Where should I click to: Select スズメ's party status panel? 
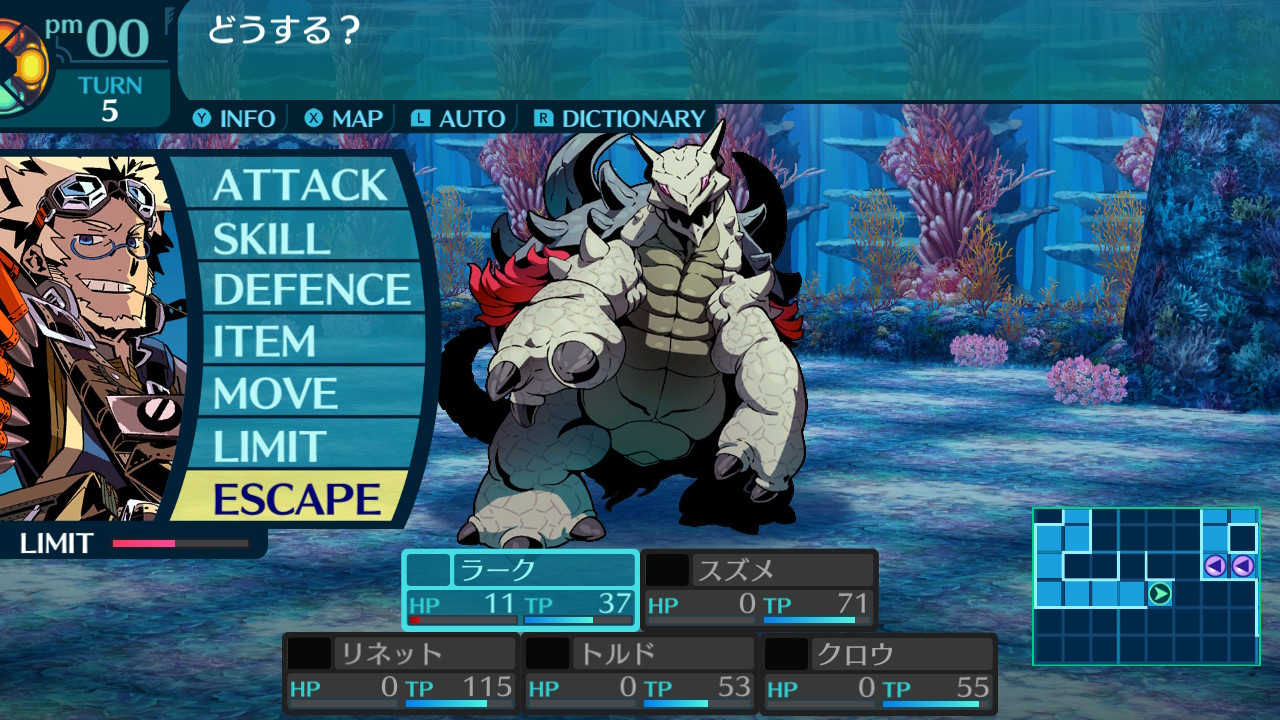(x=759, y=590)
